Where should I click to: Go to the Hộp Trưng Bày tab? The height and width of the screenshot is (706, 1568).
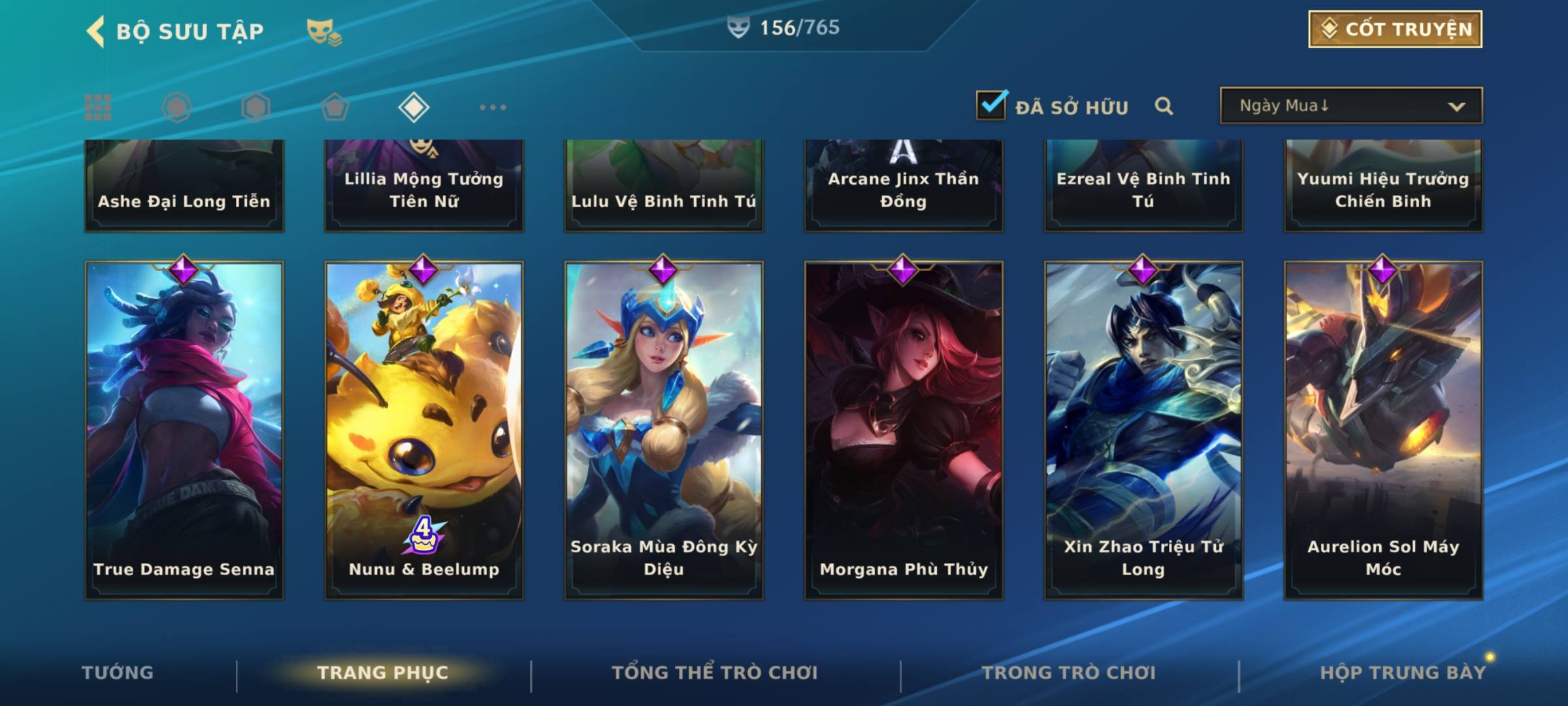pos(1402,673)
